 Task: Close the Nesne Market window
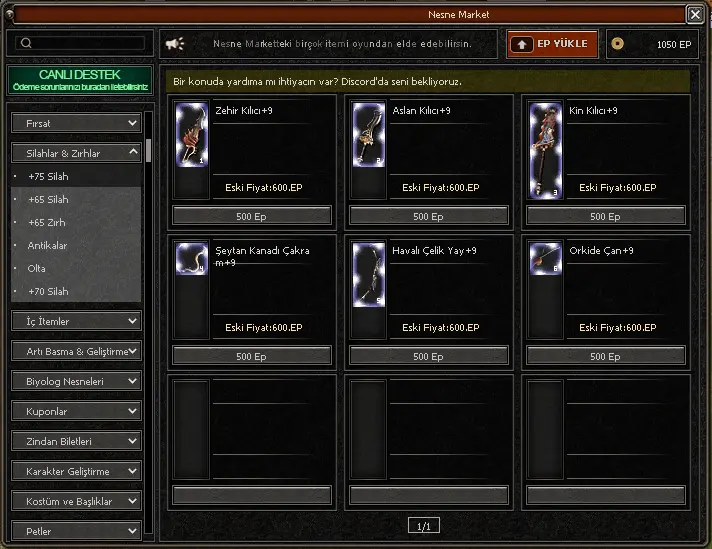694,14
